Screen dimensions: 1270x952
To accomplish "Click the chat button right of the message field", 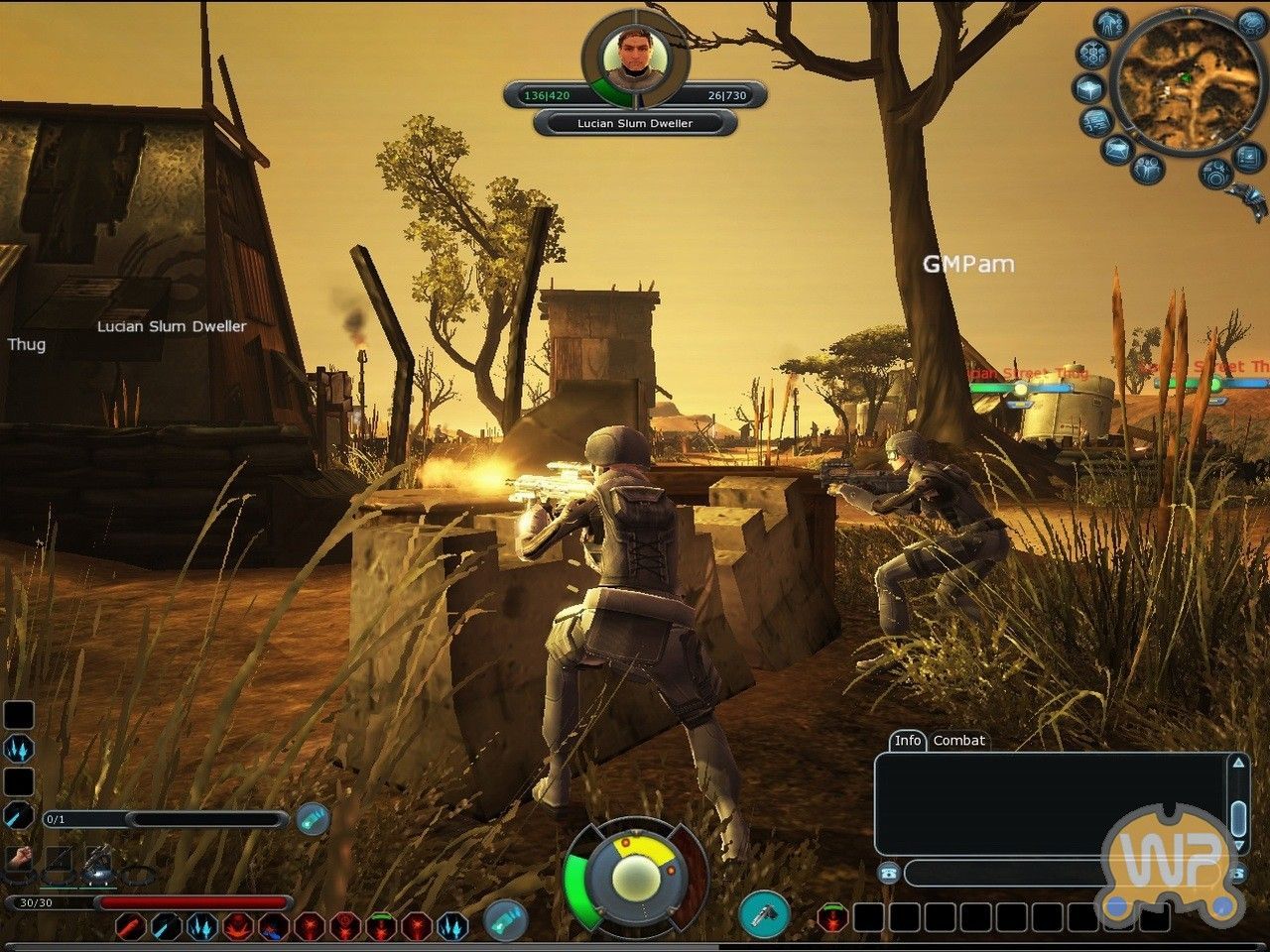I will pos(1237,873).
